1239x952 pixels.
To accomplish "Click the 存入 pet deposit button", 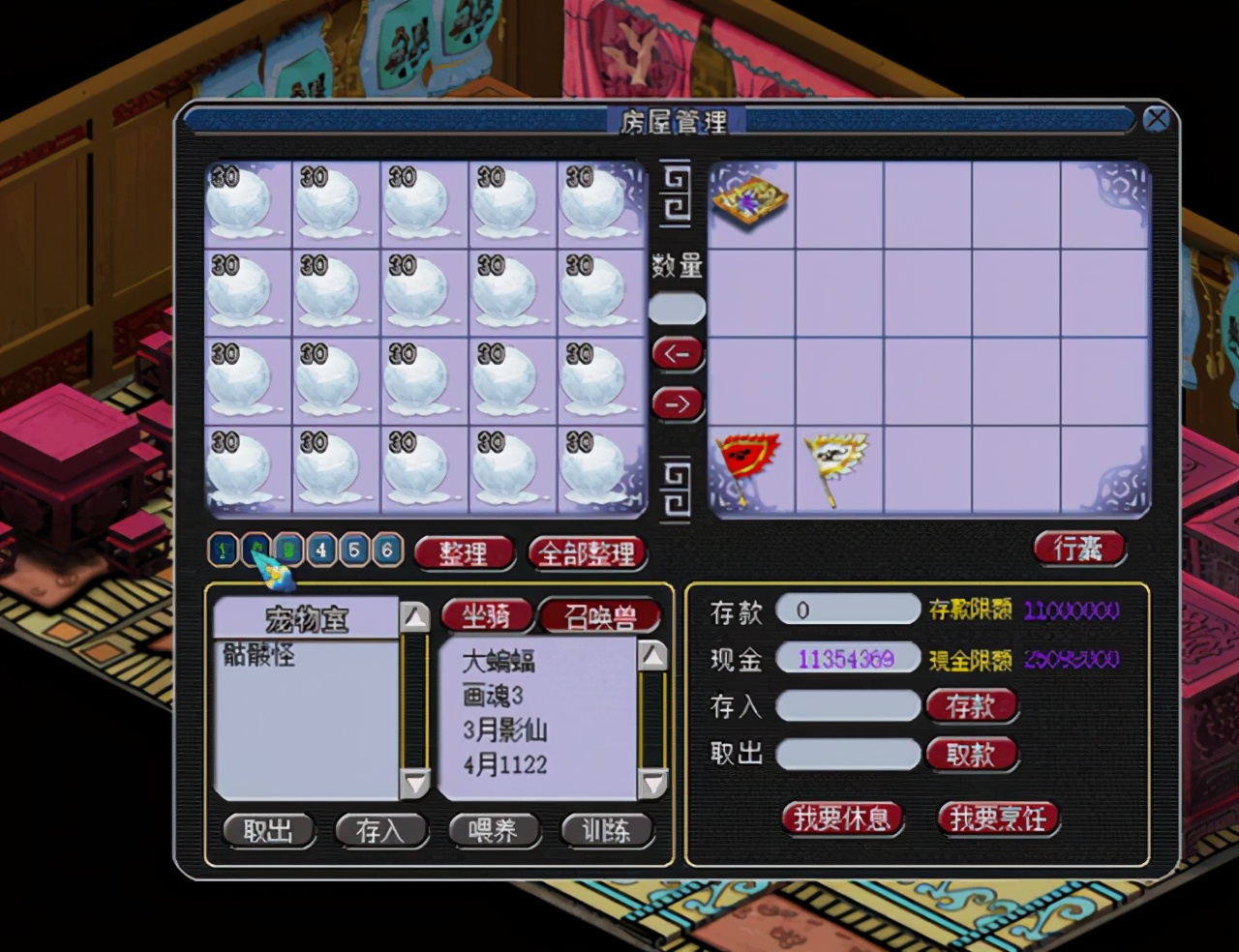I will coord(379,830).
